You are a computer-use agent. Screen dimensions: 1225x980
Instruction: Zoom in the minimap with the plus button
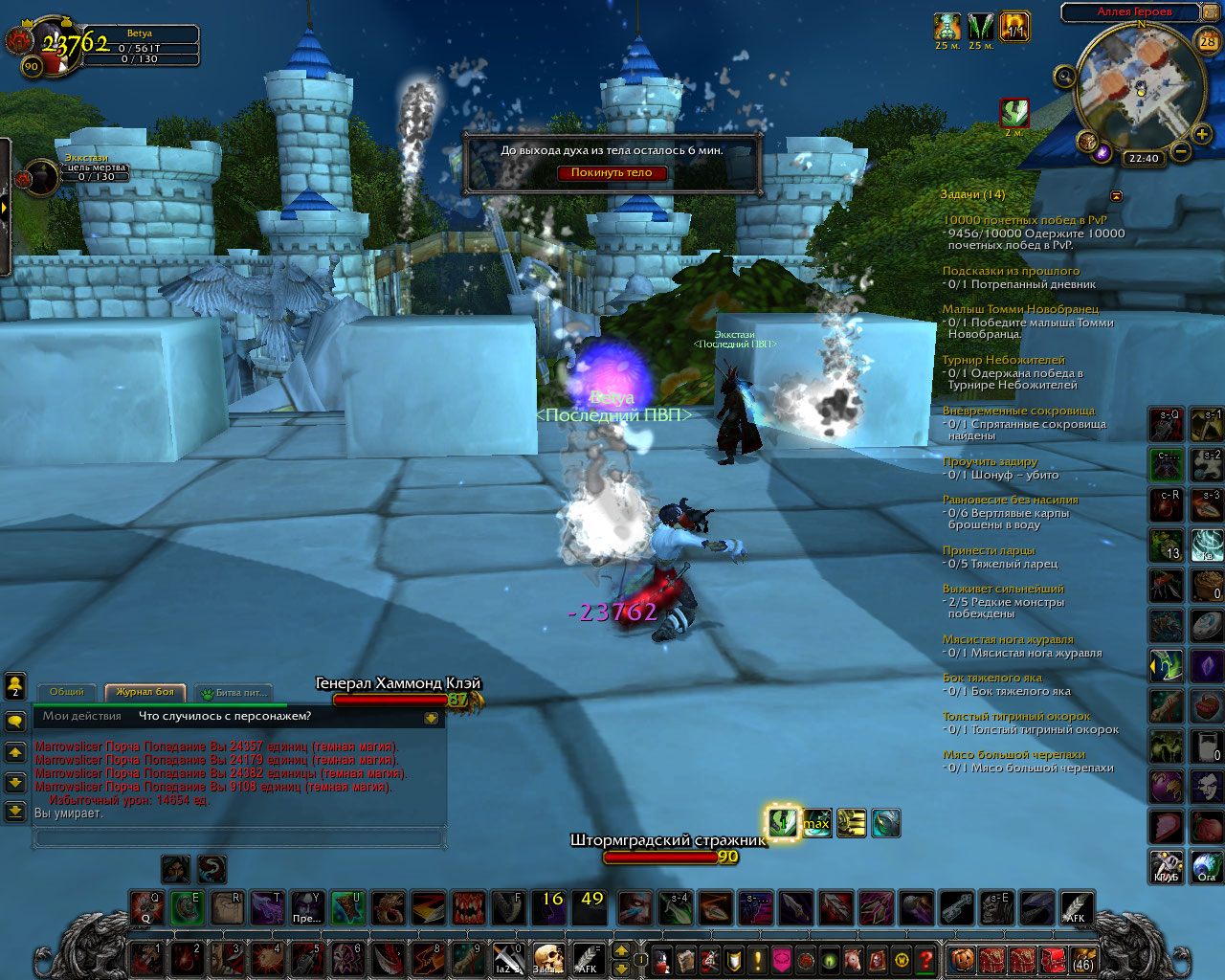pyautogui.click(x=1202, y=134)
